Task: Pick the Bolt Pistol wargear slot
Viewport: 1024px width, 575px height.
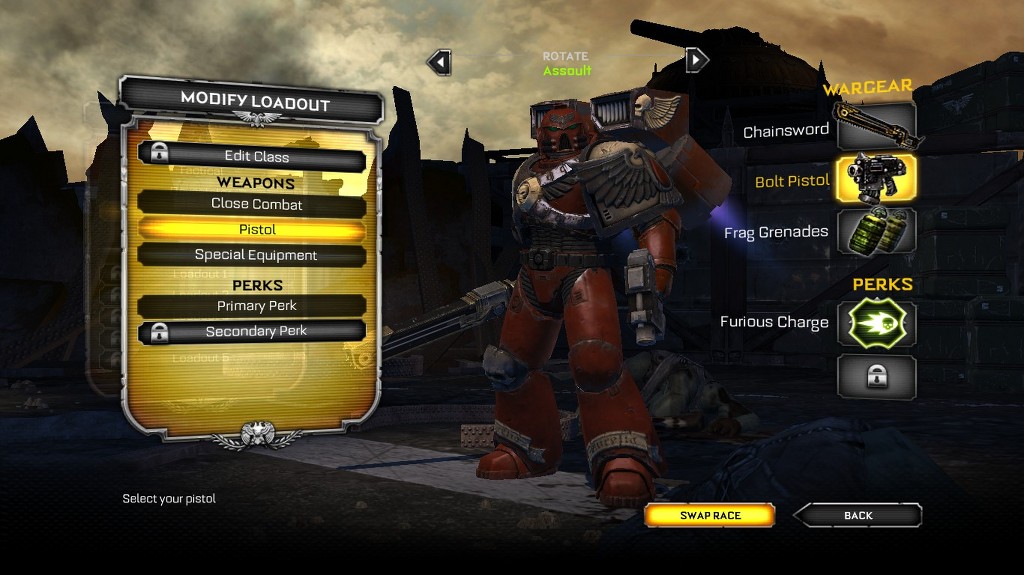Action: (x=876, y=179)
